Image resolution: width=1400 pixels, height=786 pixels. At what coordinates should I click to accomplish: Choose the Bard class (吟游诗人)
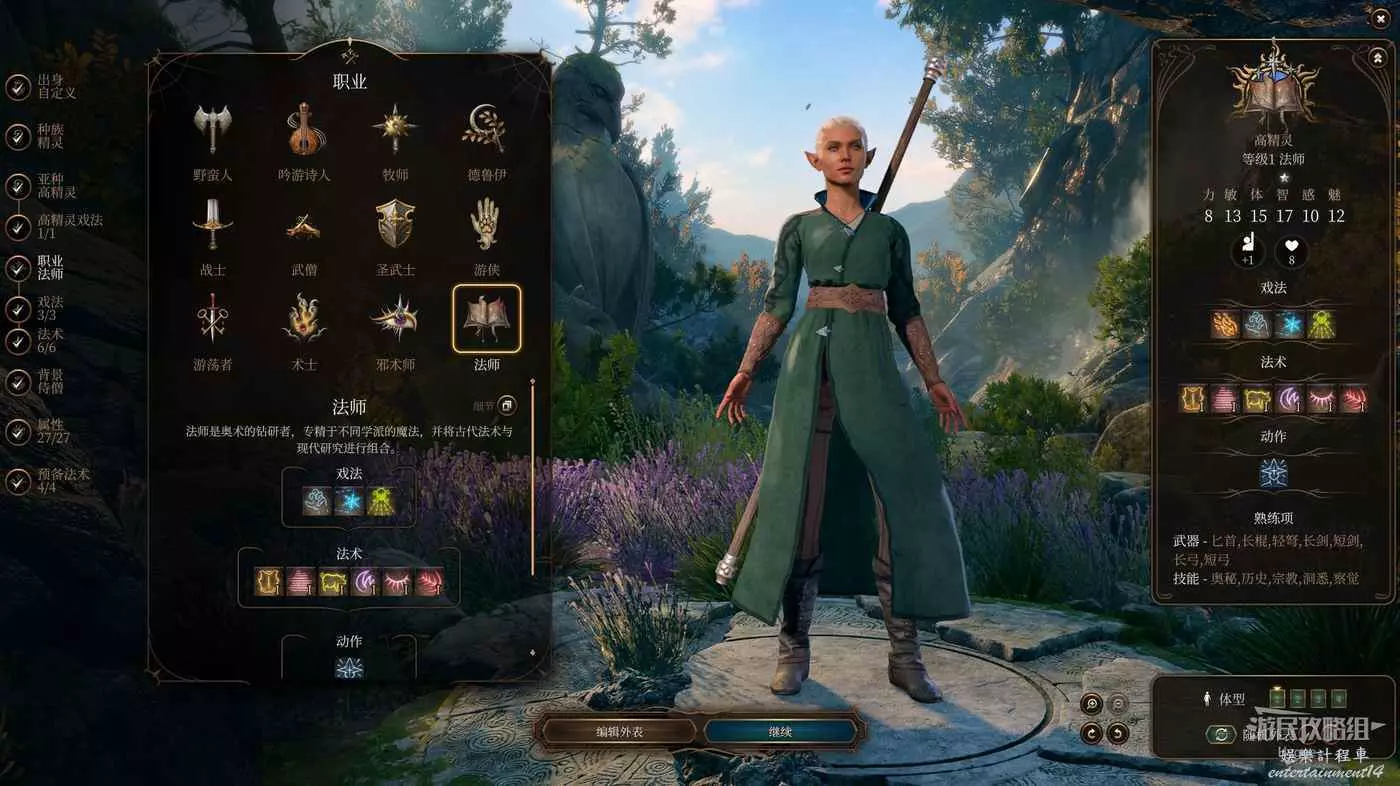[304, 131]
